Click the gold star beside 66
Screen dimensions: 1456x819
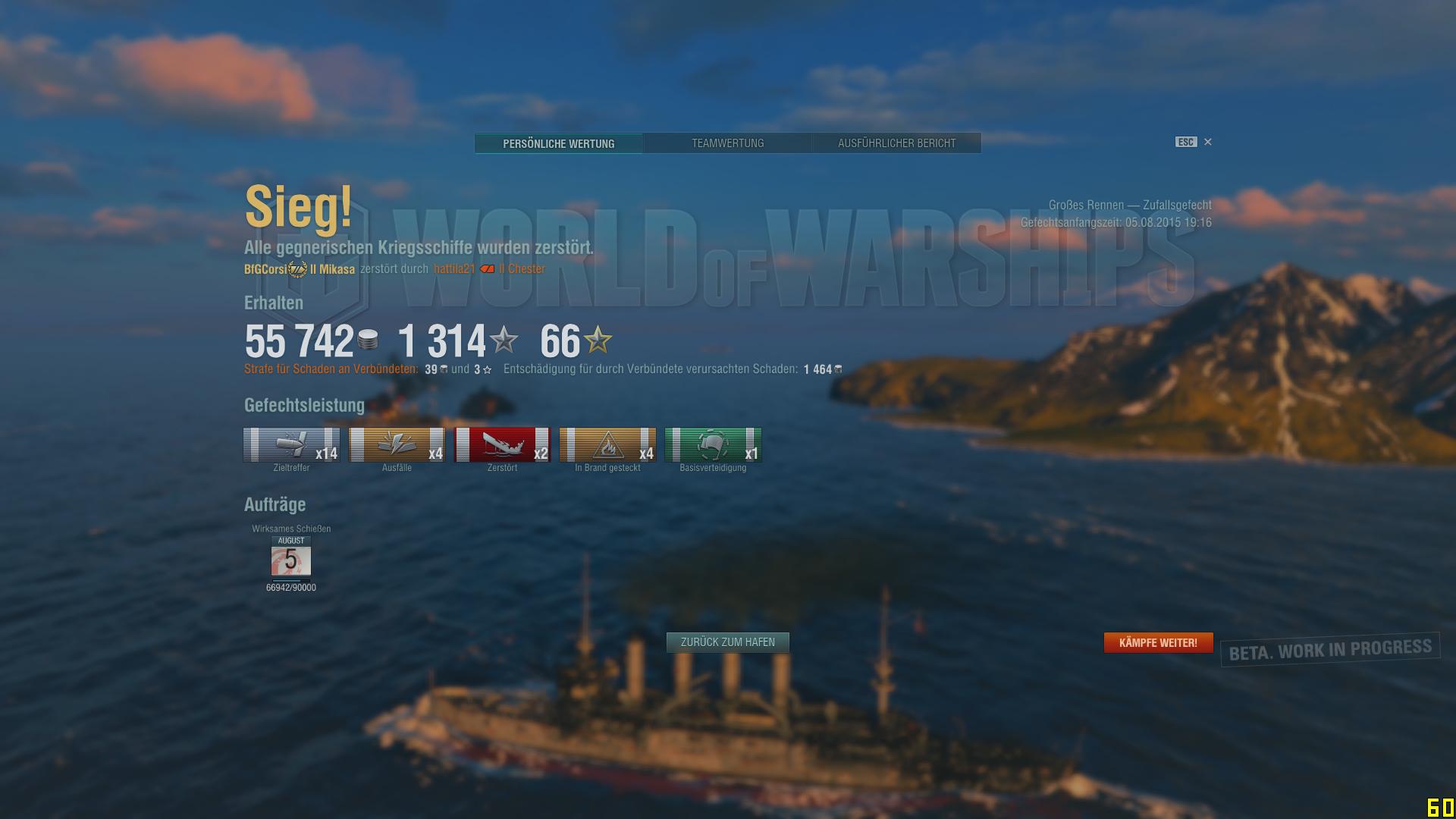598,341
